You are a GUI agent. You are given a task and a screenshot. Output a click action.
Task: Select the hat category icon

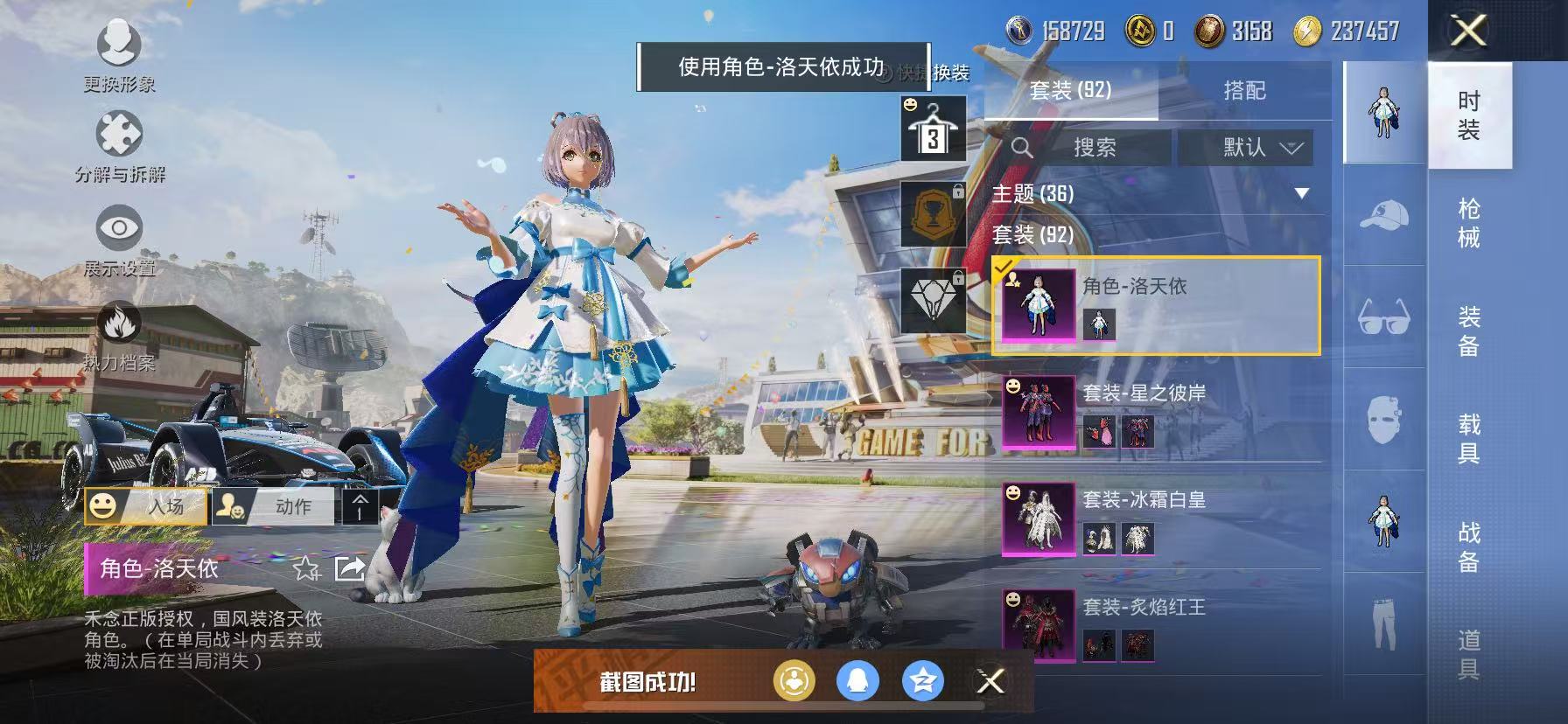tap(1382, 213)
